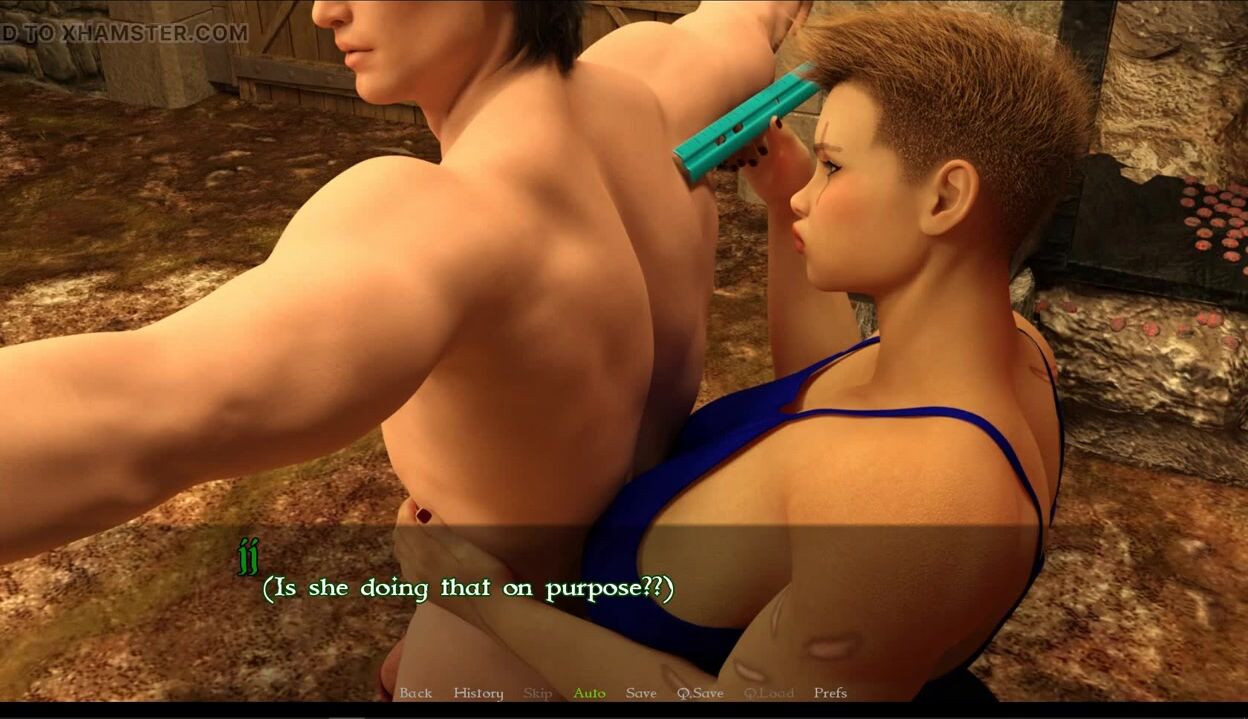Open the dialogue History log

coord(478,693)
